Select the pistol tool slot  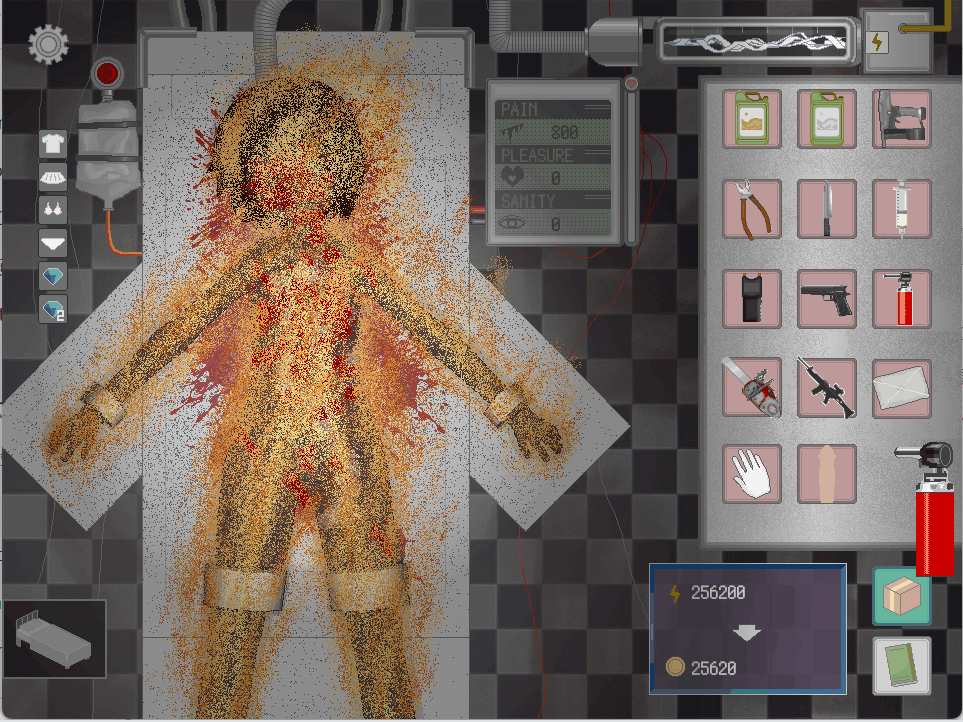pos(827,299)
